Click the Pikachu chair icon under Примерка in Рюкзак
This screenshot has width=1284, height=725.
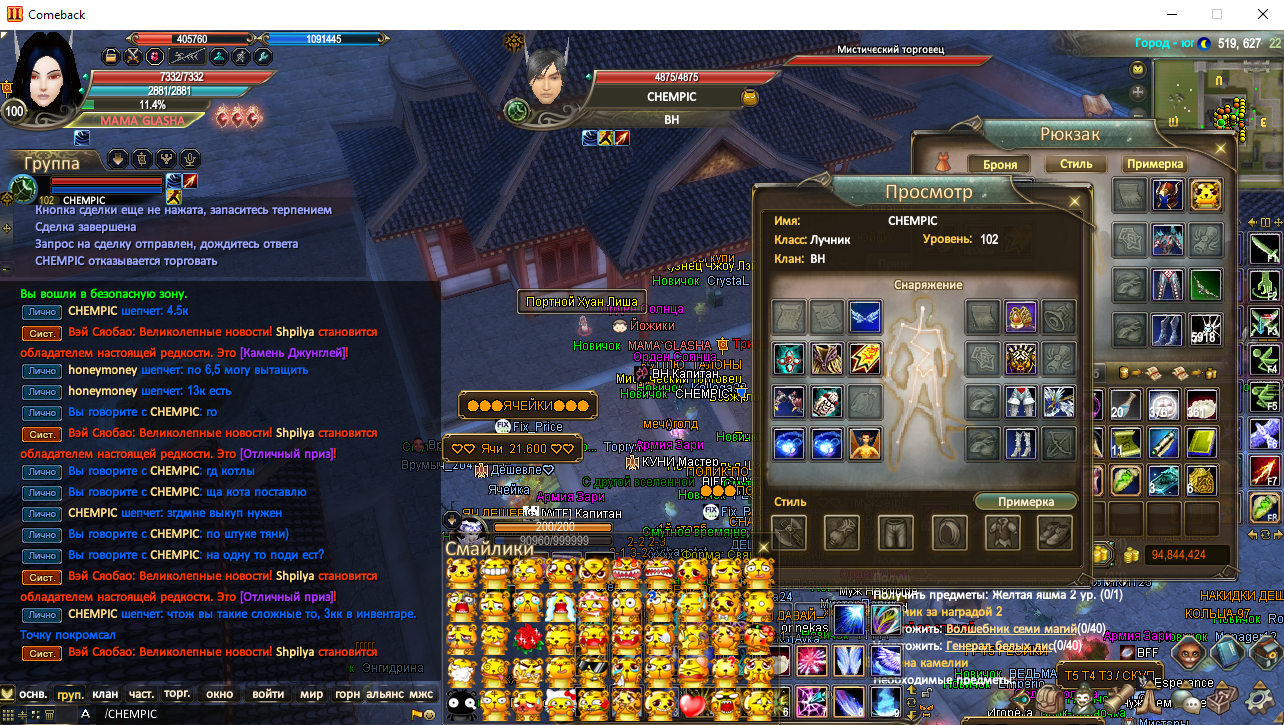(1205, 194)
